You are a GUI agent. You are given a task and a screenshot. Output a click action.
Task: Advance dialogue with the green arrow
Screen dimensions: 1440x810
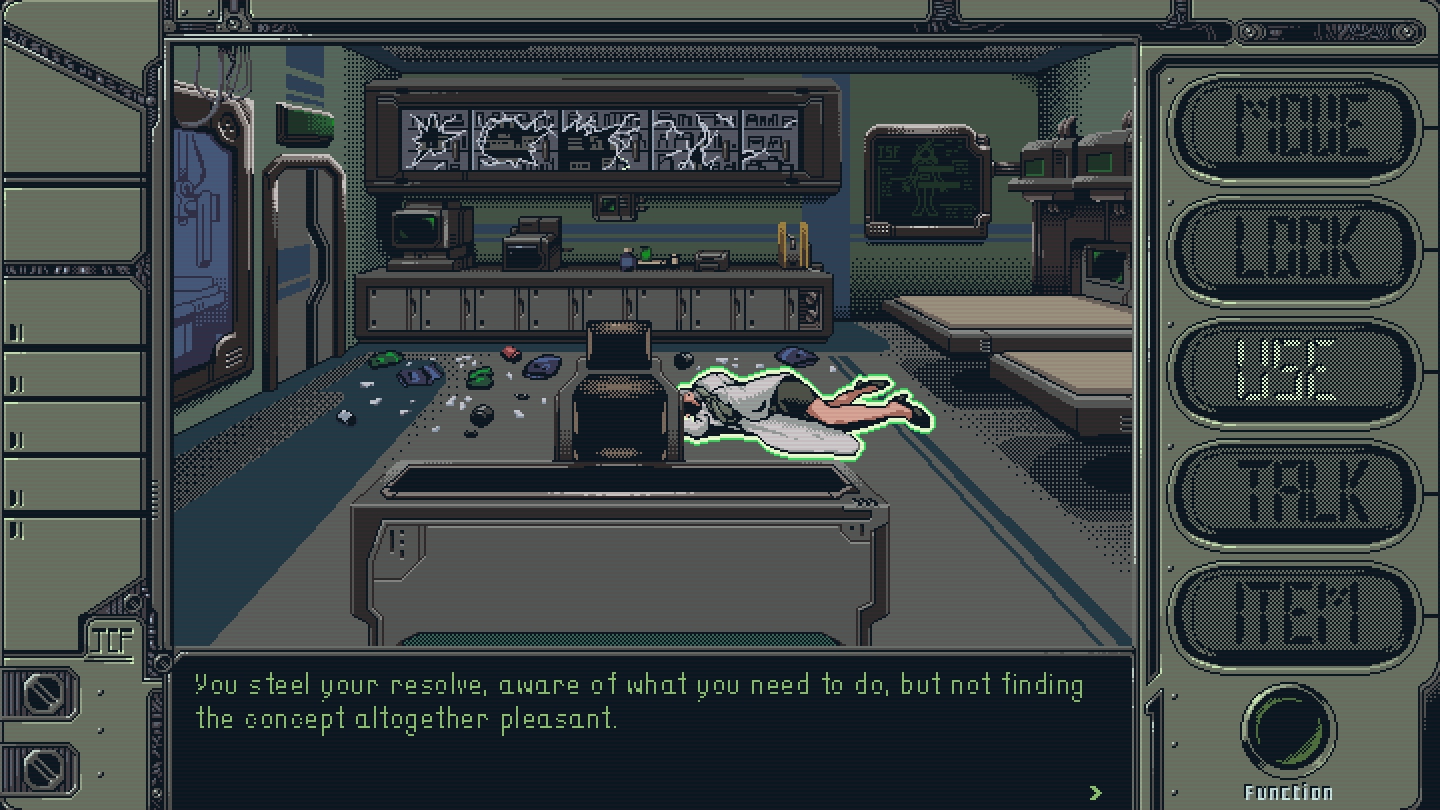[1096, 792]
